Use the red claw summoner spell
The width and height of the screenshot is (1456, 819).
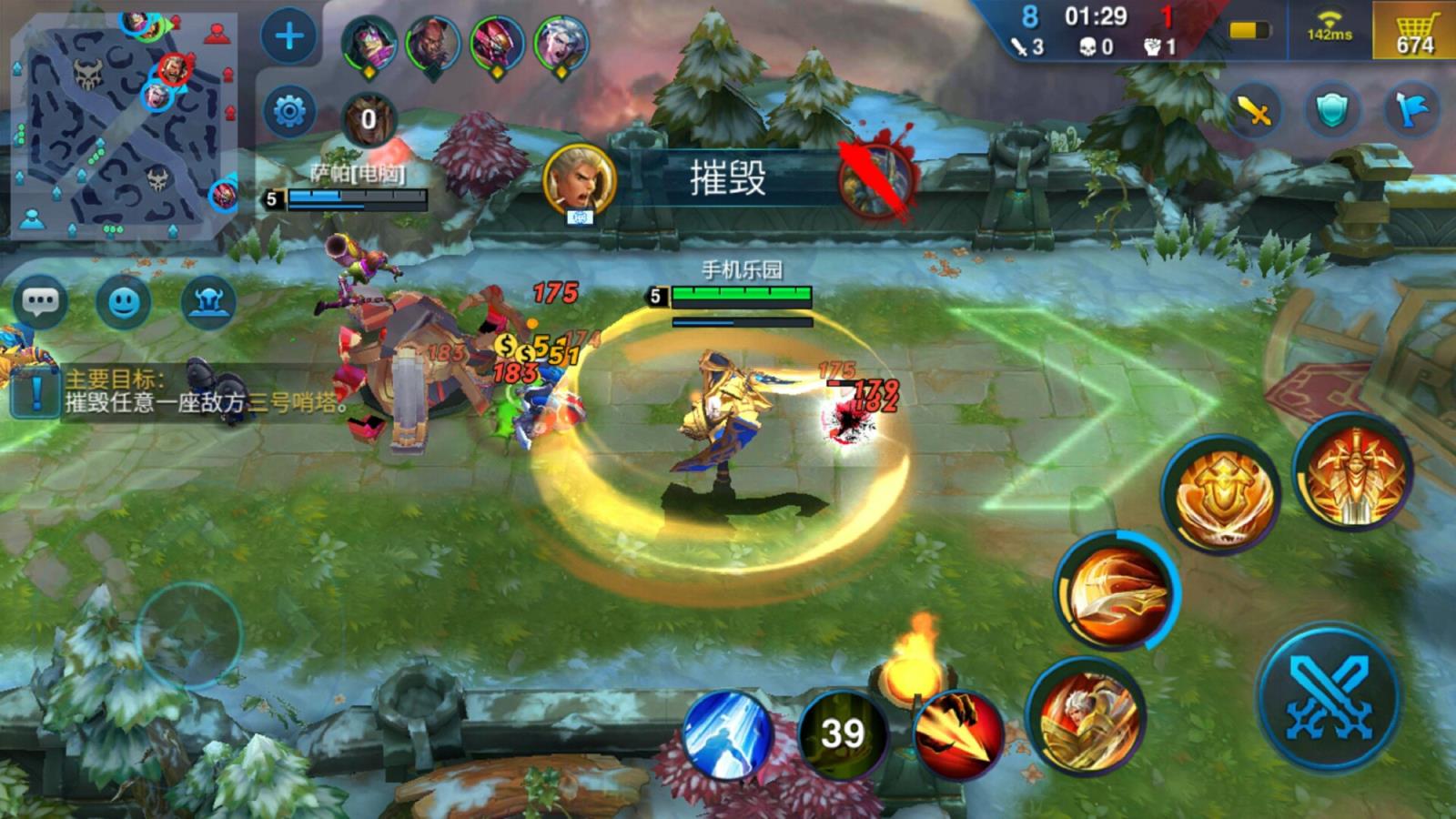957,733
